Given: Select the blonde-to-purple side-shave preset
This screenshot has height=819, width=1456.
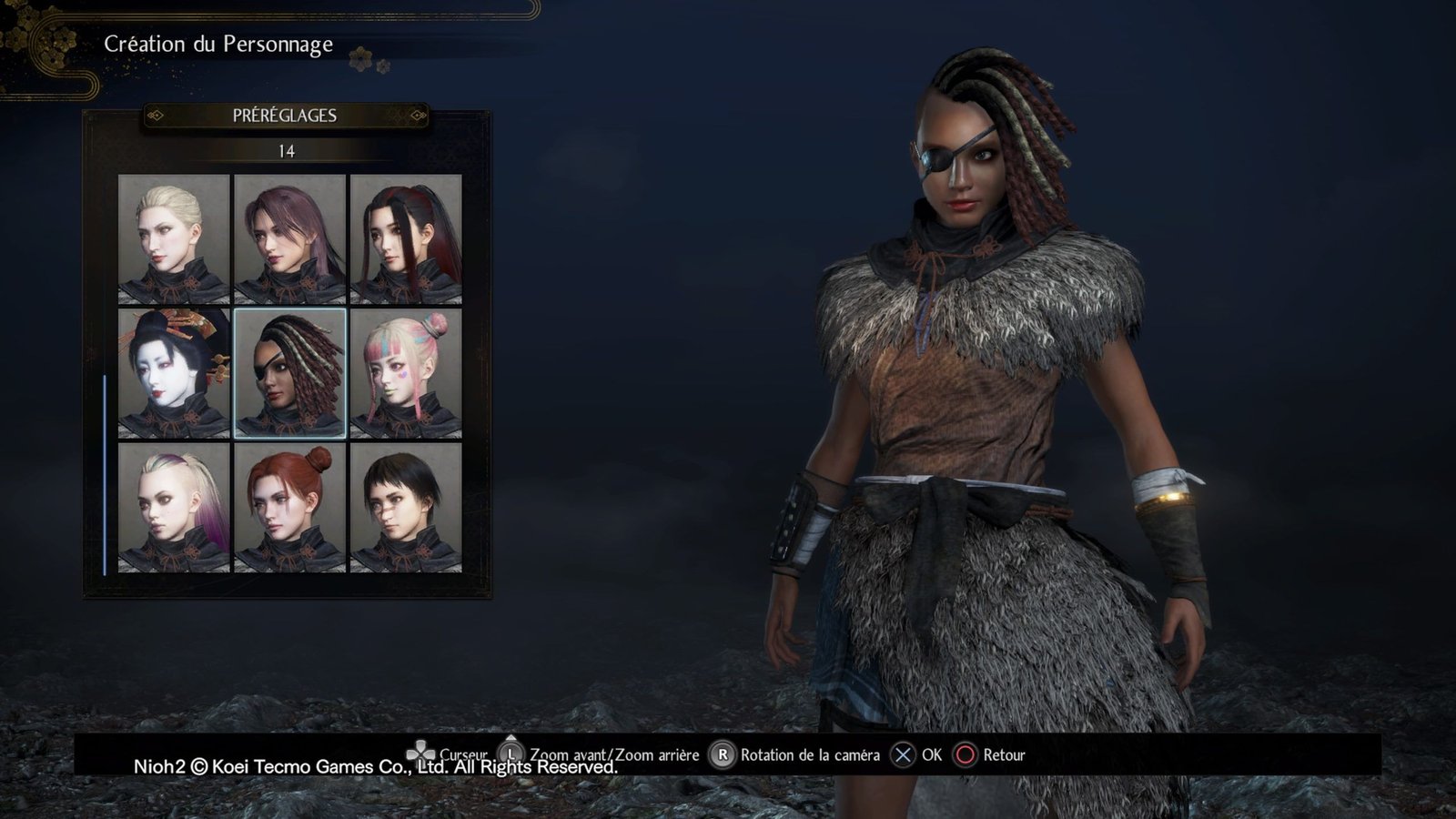Looking at the screenshot, I should 174,507.
